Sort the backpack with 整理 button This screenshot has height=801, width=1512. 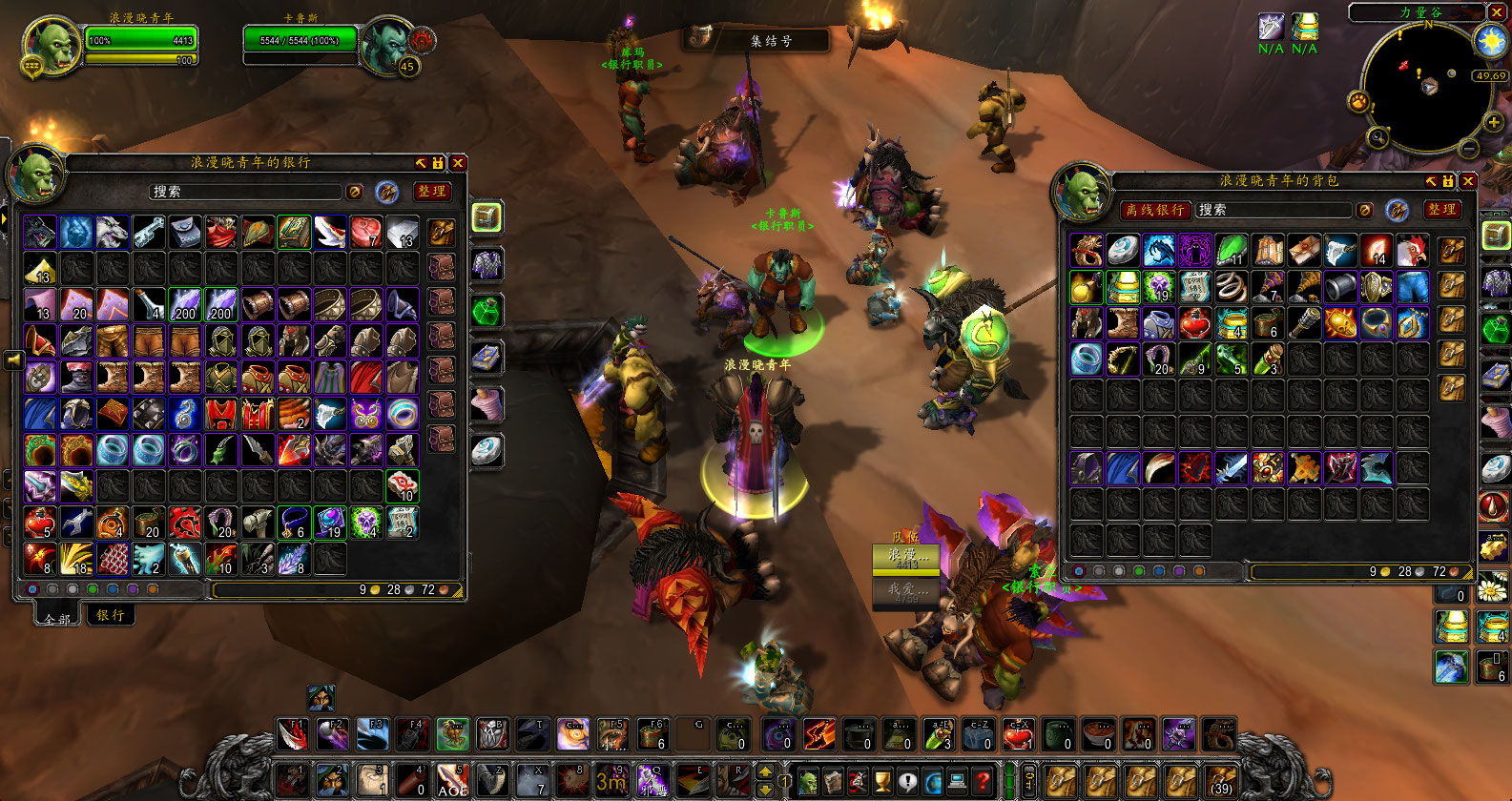pyautogui.click(x=1441, y=210)
